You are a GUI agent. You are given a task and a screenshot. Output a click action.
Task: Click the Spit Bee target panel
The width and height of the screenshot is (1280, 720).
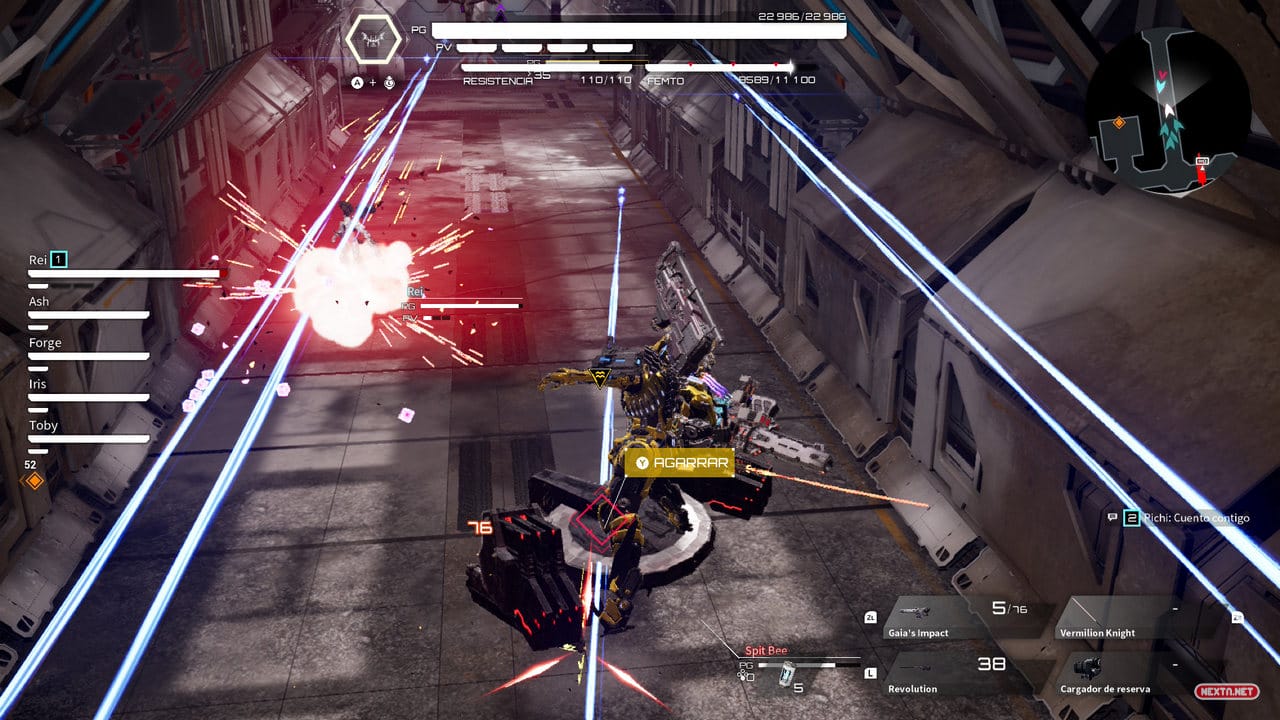tap(795, 667)
